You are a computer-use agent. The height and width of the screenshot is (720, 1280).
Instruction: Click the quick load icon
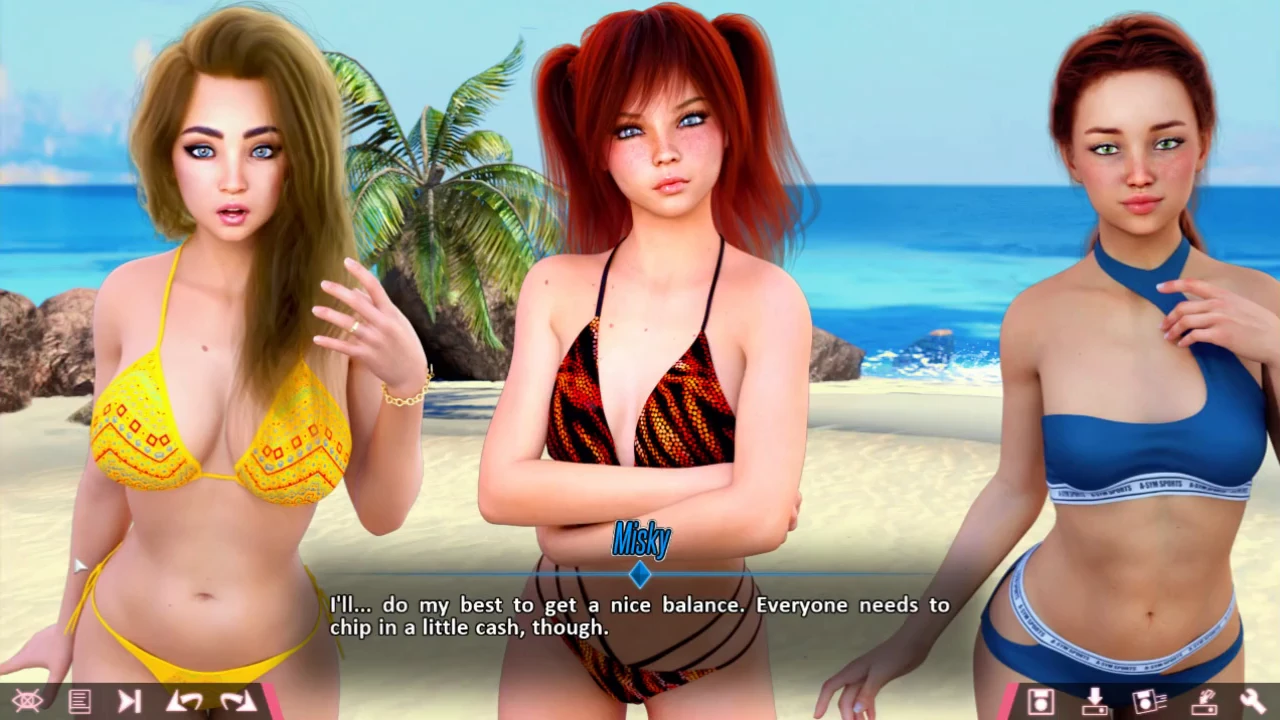click(x=1201, y=701)
